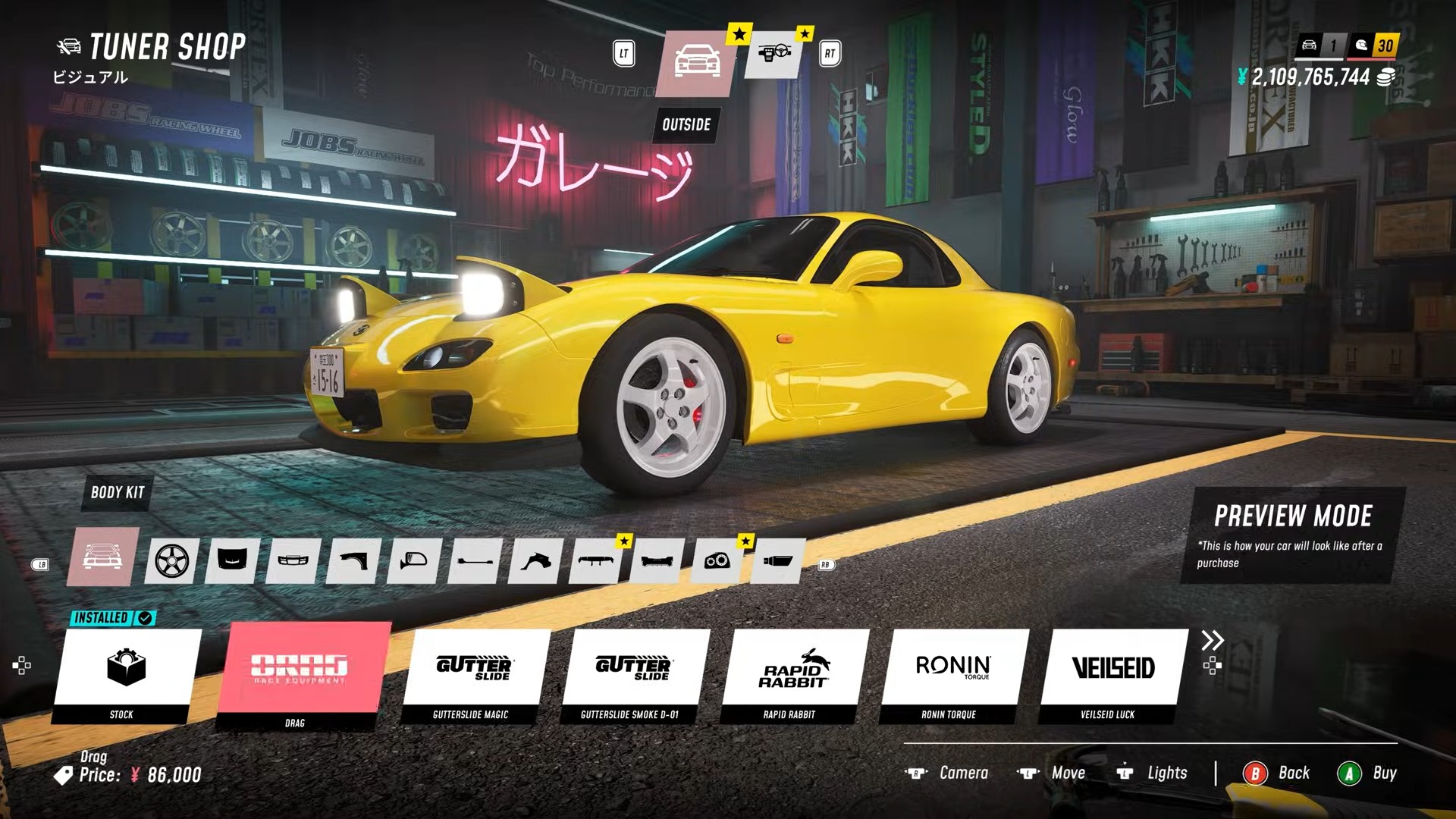Open the headlights category
Screen dimensions: 1456x819
(717, 561)
